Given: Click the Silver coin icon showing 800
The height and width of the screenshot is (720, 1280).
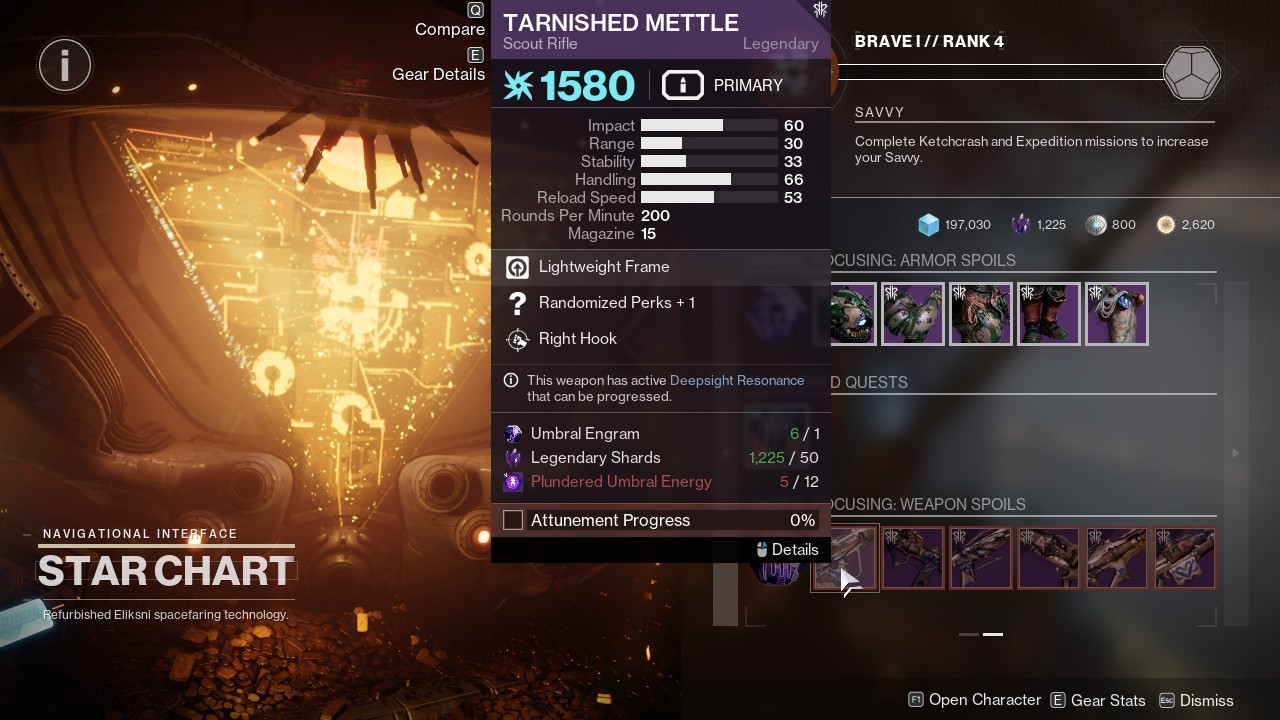Looking at the screenshot, I should tap(1097, 224).
